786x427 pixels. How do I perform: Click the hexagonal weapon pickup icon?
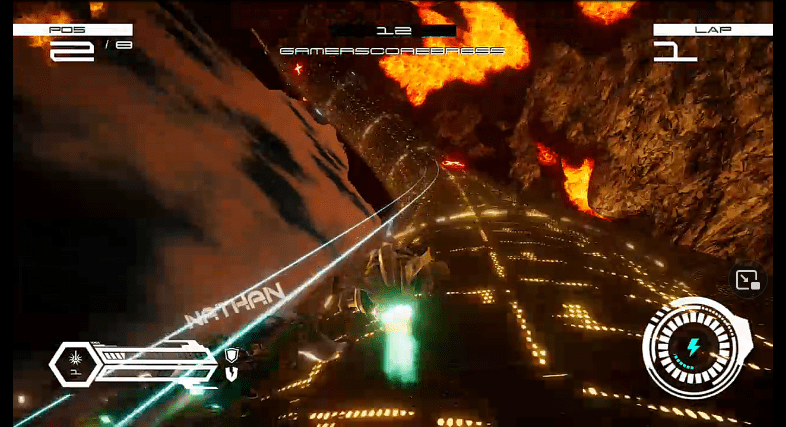point(72,362)
